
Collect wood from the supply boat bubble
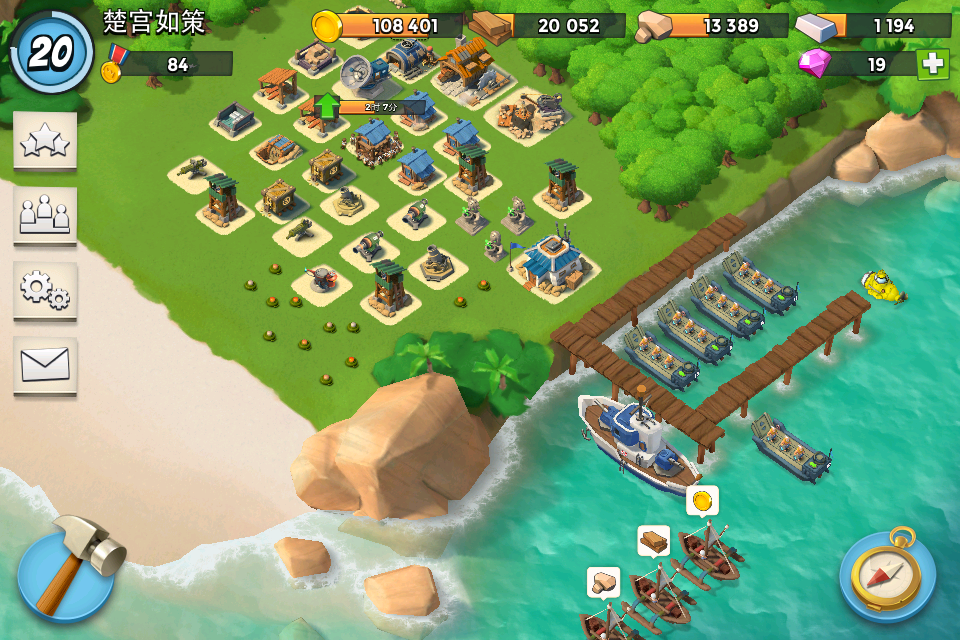(653, 541)
